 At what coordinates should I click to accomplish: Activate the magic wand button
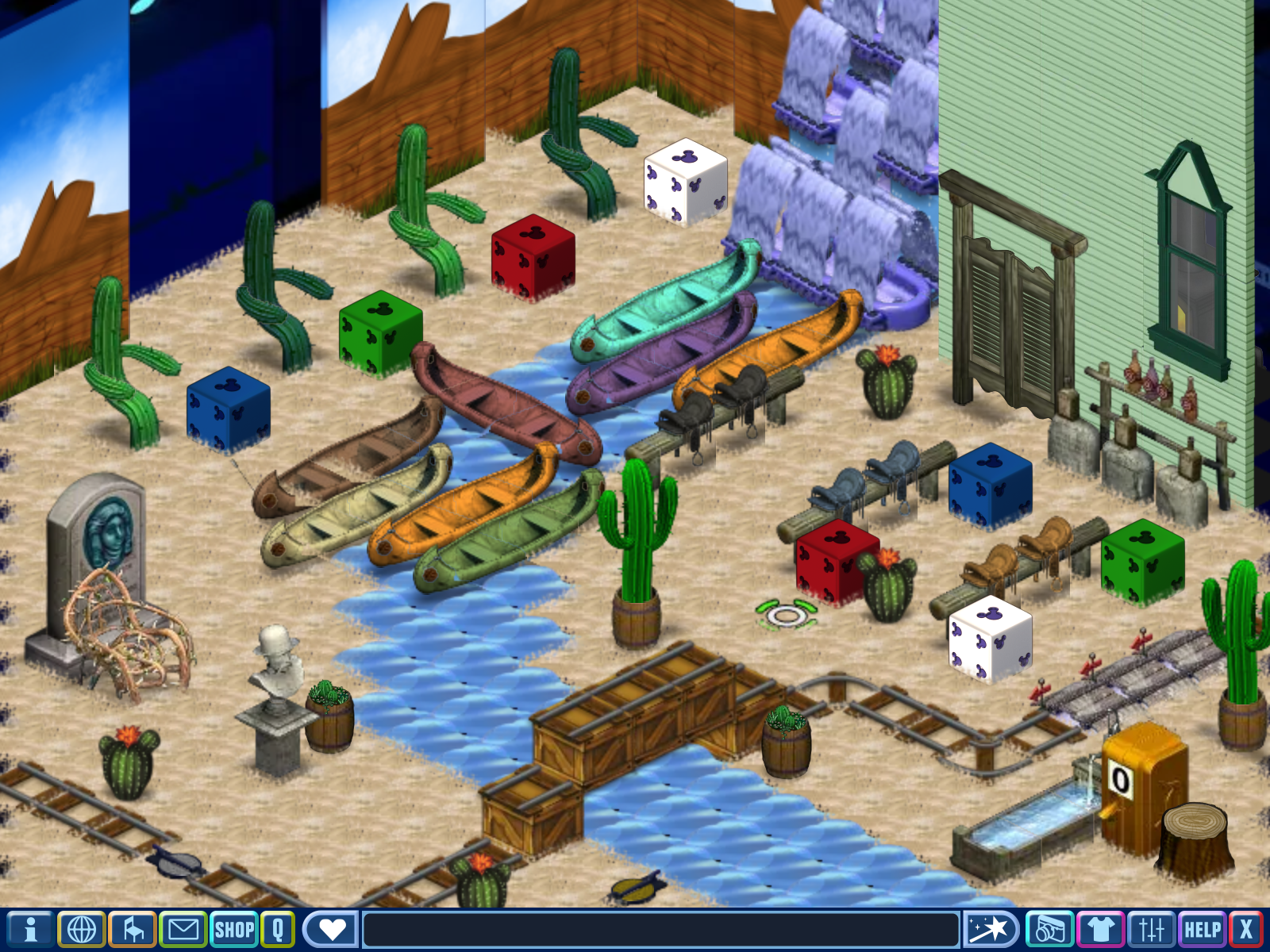click(x=991, y=929)
